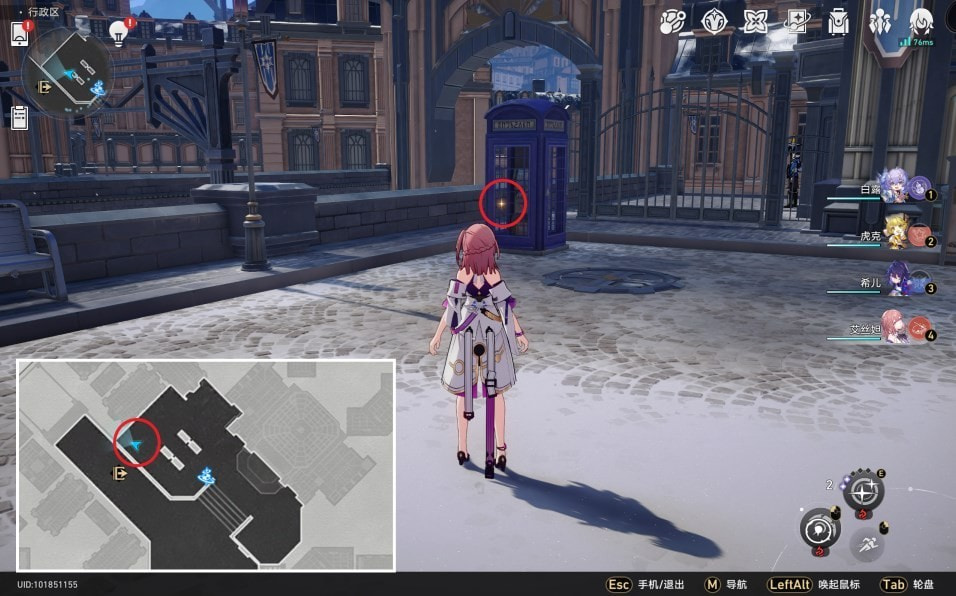Use the basic attack icon
The width and height of the screenshot is (956, 596).
[820, 529]
